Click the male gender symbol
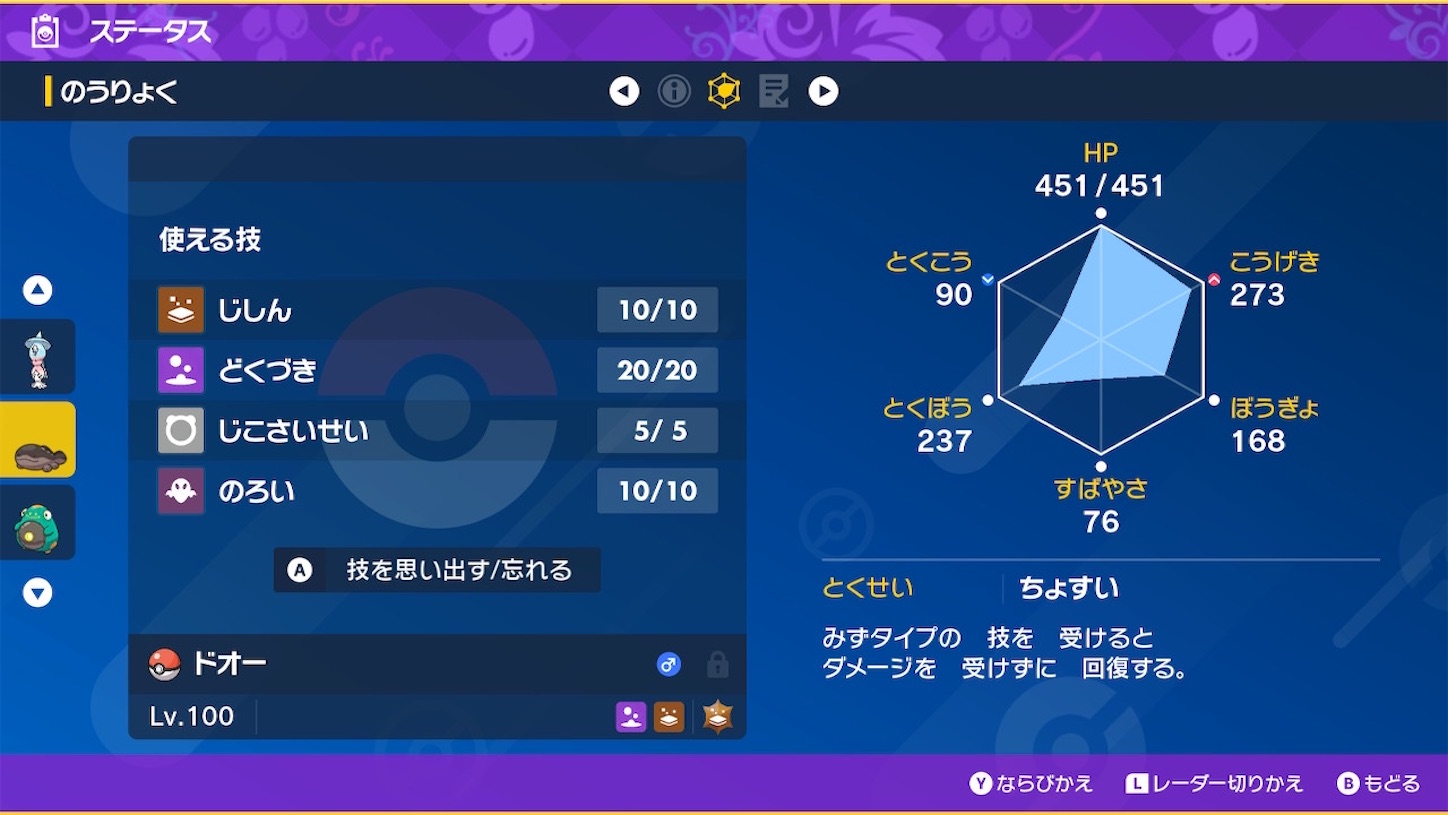The image size is (1448, 815). [669, 664]
